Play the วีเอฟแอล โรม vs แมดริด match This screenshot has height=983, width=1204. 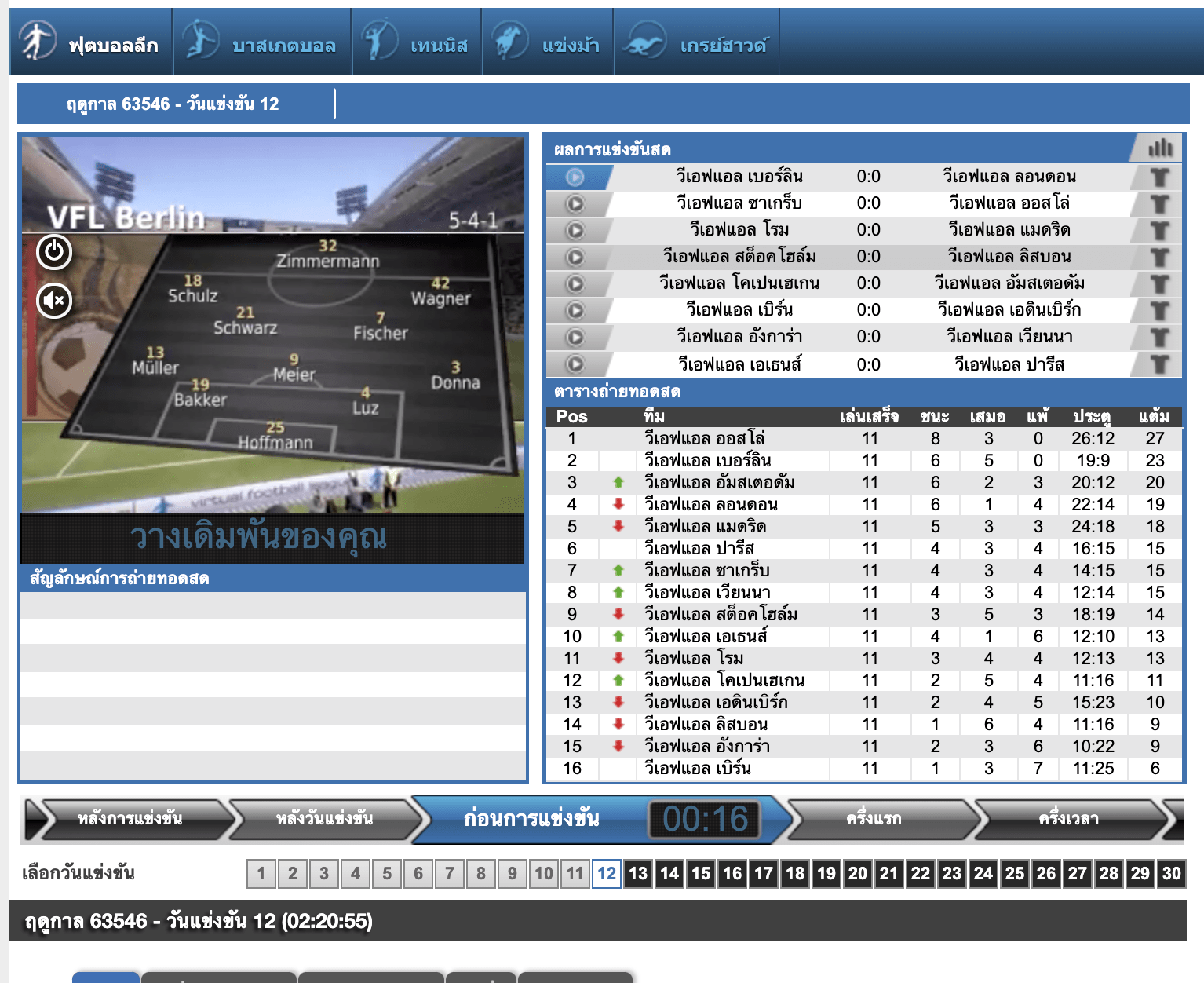(x=575, y=230)
